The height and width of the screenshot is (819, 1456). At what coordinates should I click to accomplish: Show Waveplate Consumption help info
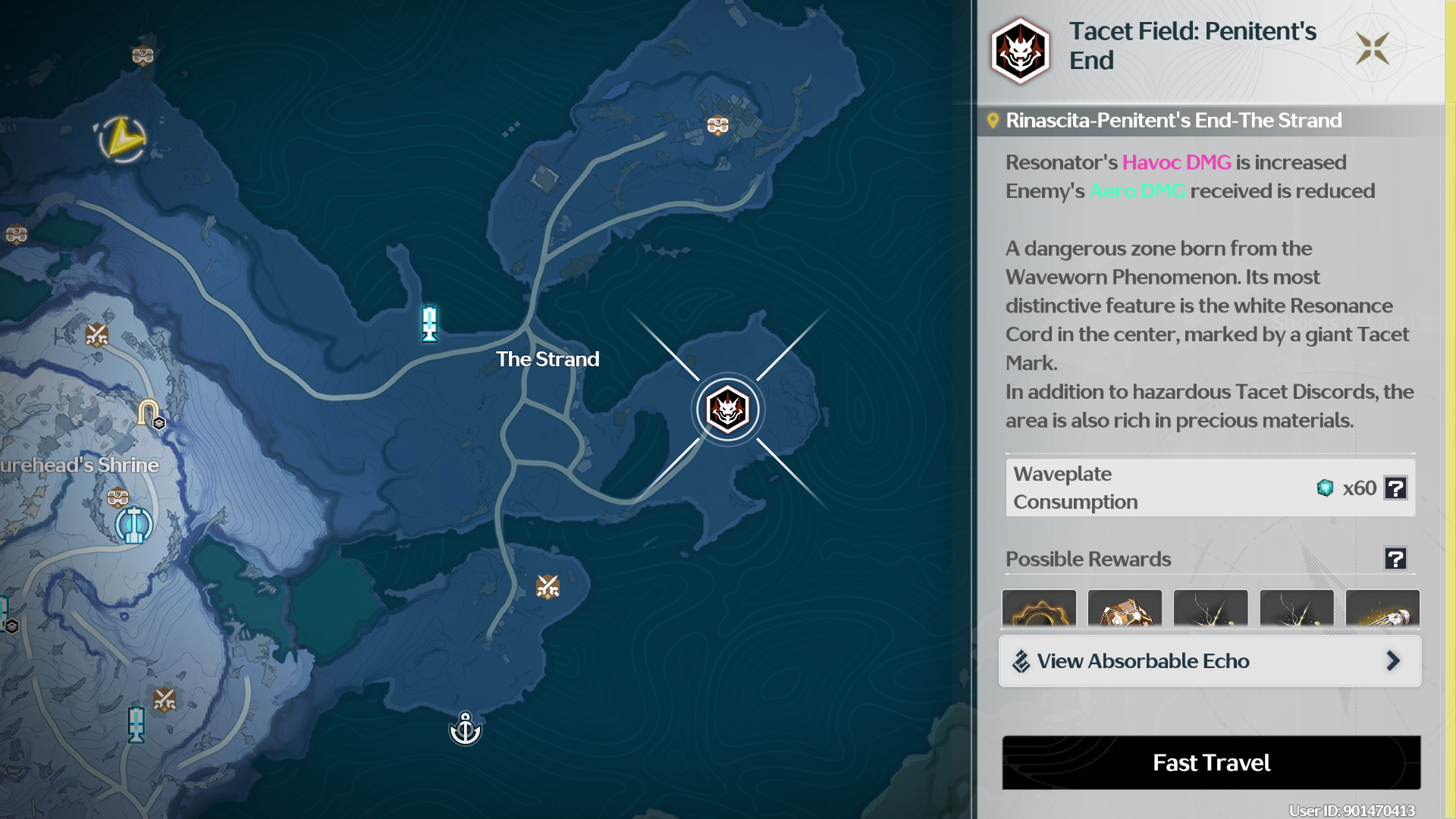(1395, 488)
